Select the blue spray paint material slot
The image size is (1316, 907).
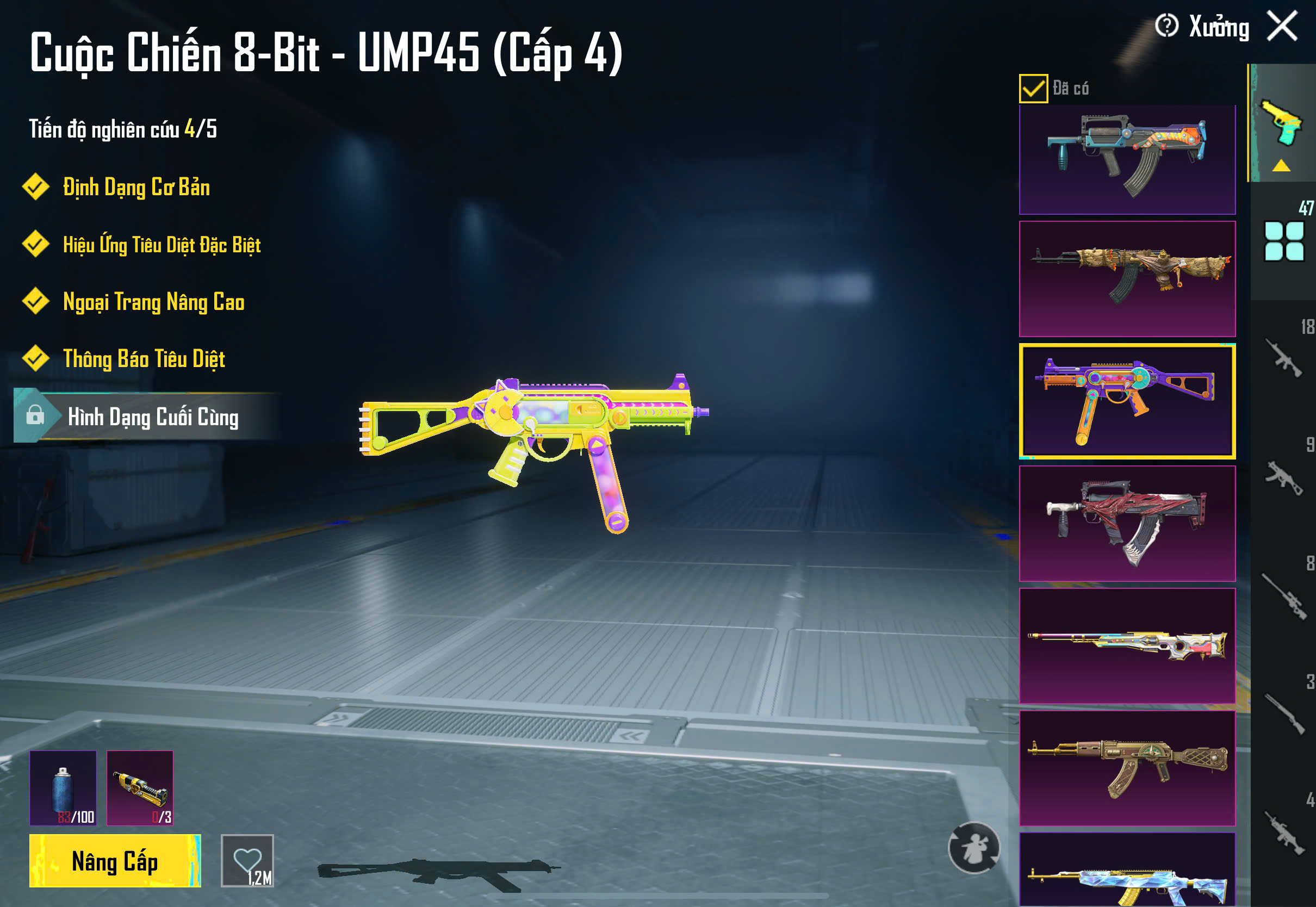pyautogui.click(x=63, y=787)
